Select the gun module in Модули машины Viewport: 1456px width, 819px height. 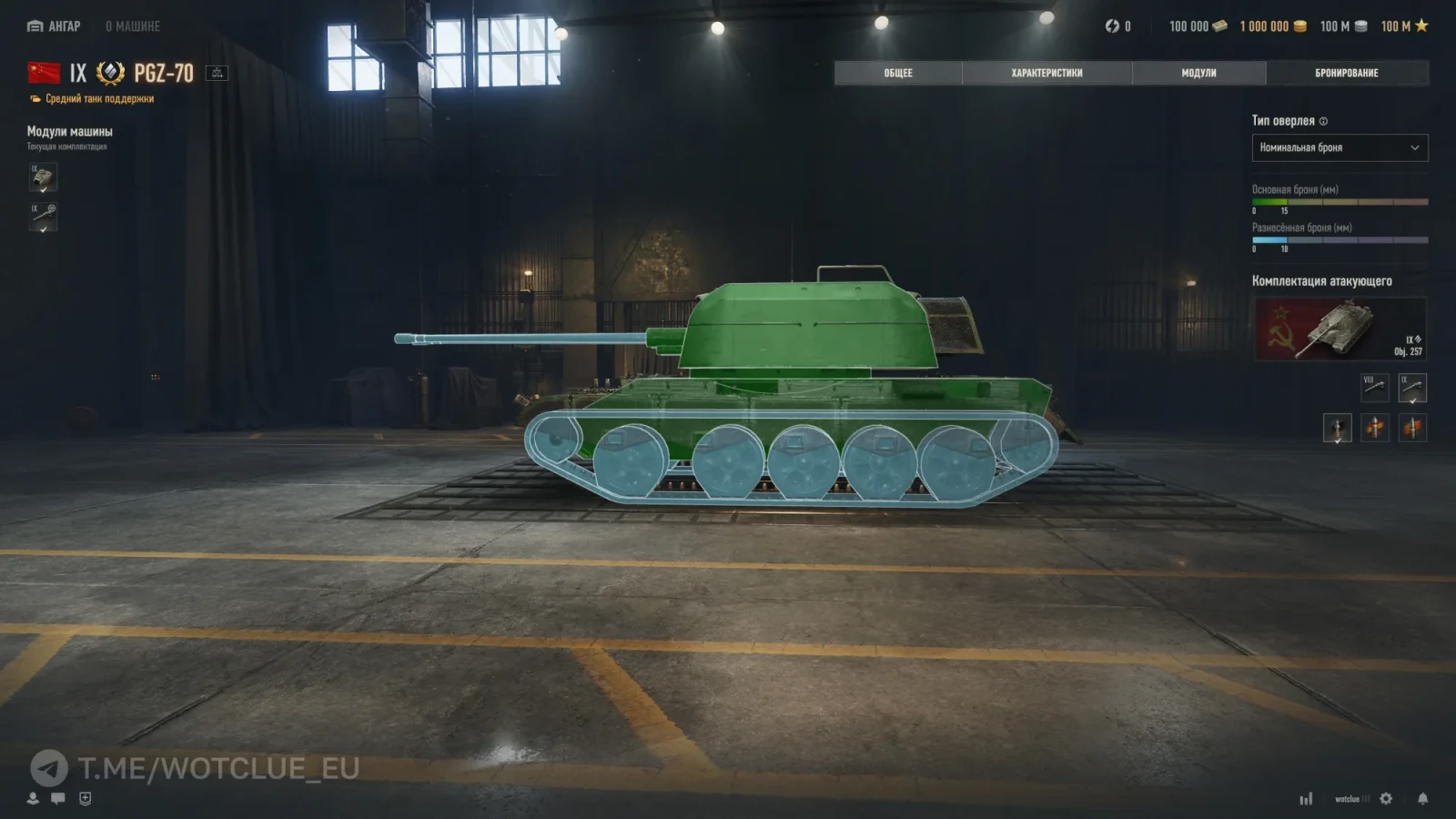pyautogui.click(x=43, y=217)
